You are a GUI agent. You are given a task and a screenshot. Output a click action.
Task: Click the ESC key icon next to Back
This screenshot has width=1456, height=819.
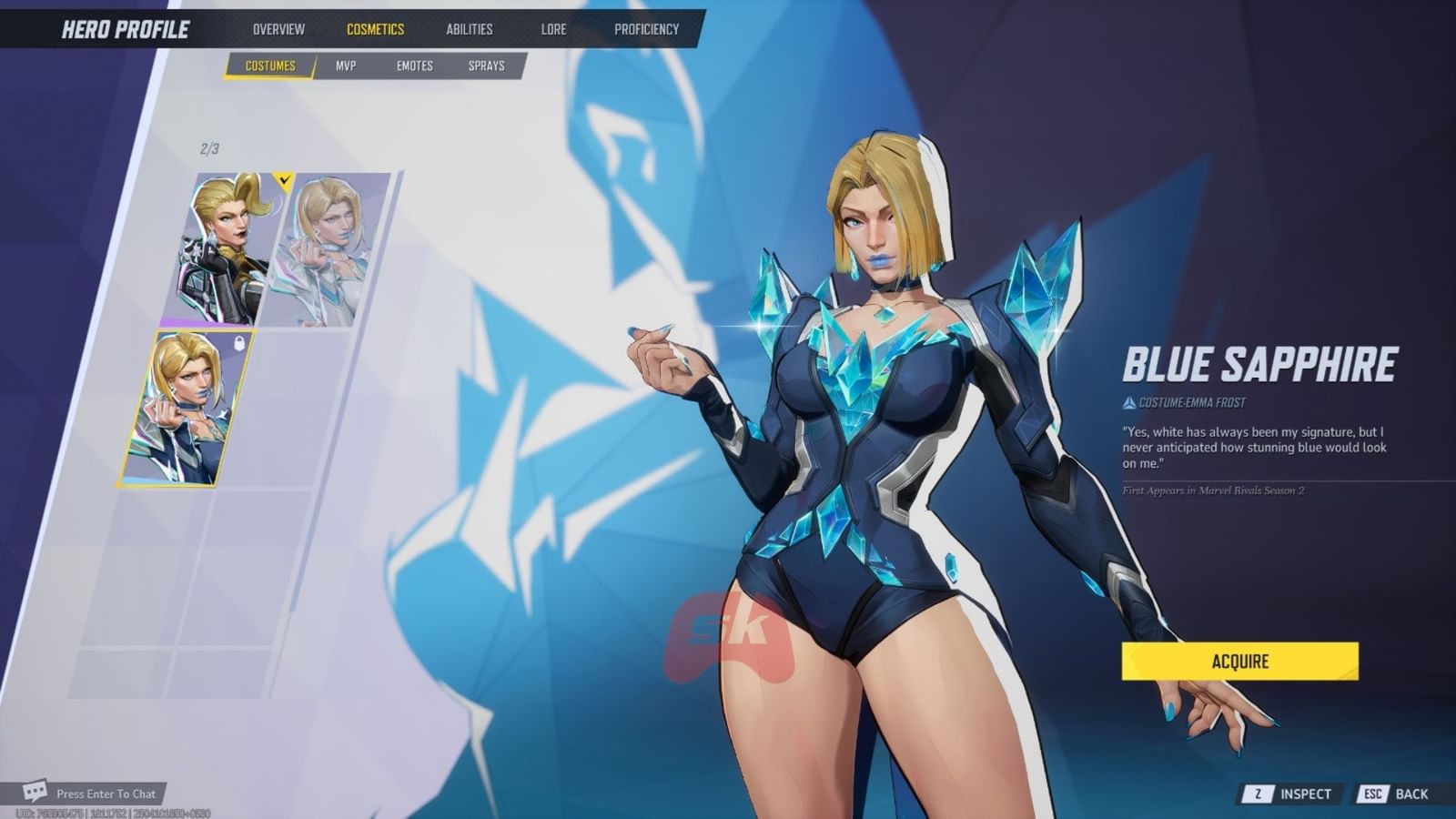(1373, 793)
